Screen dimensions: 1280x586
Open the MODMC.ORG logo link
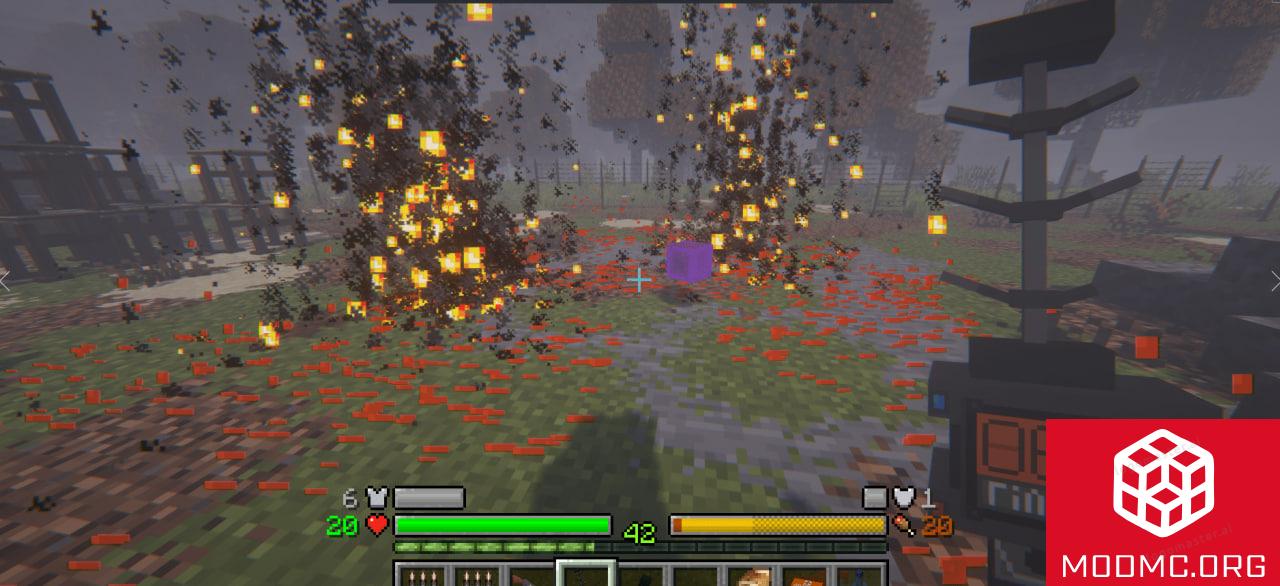(x=1162, y=502)
